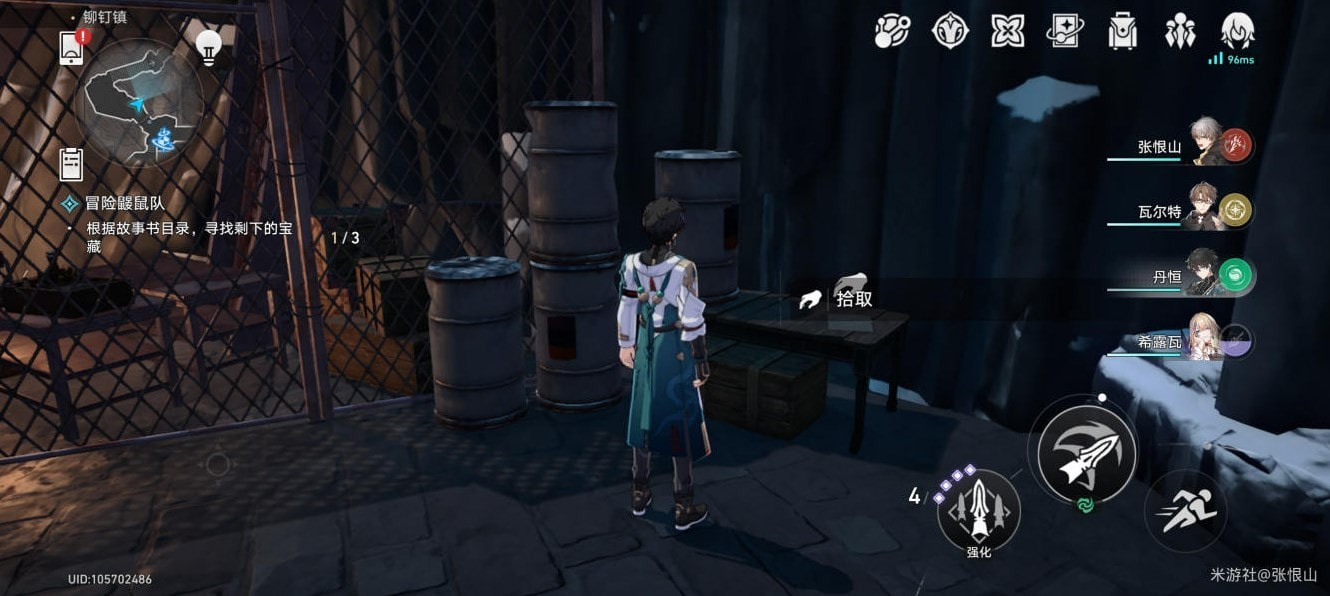Tap the sprint running-figure button
The image size is (1330, 596).
[1188, 512]
